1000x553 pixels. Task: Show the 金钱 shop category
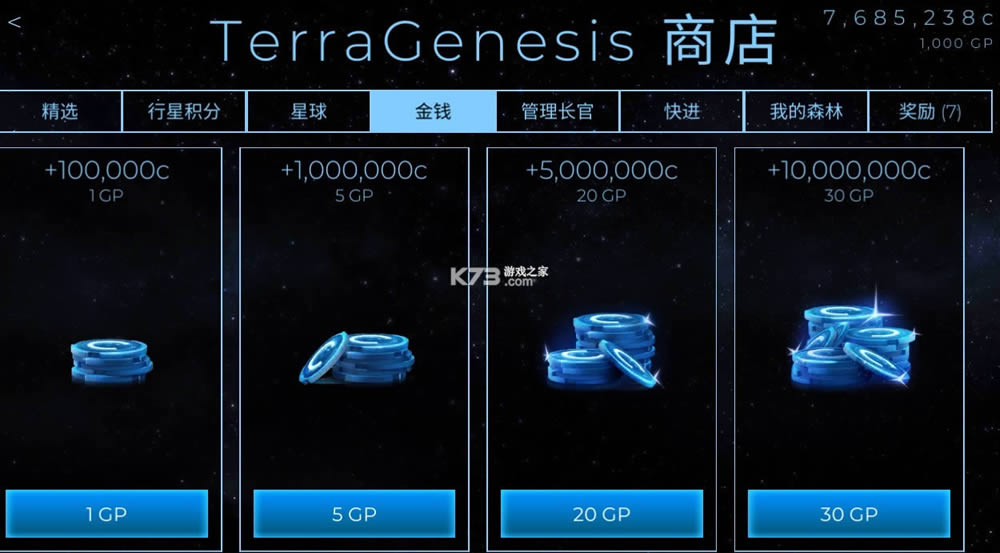[433, 111]
